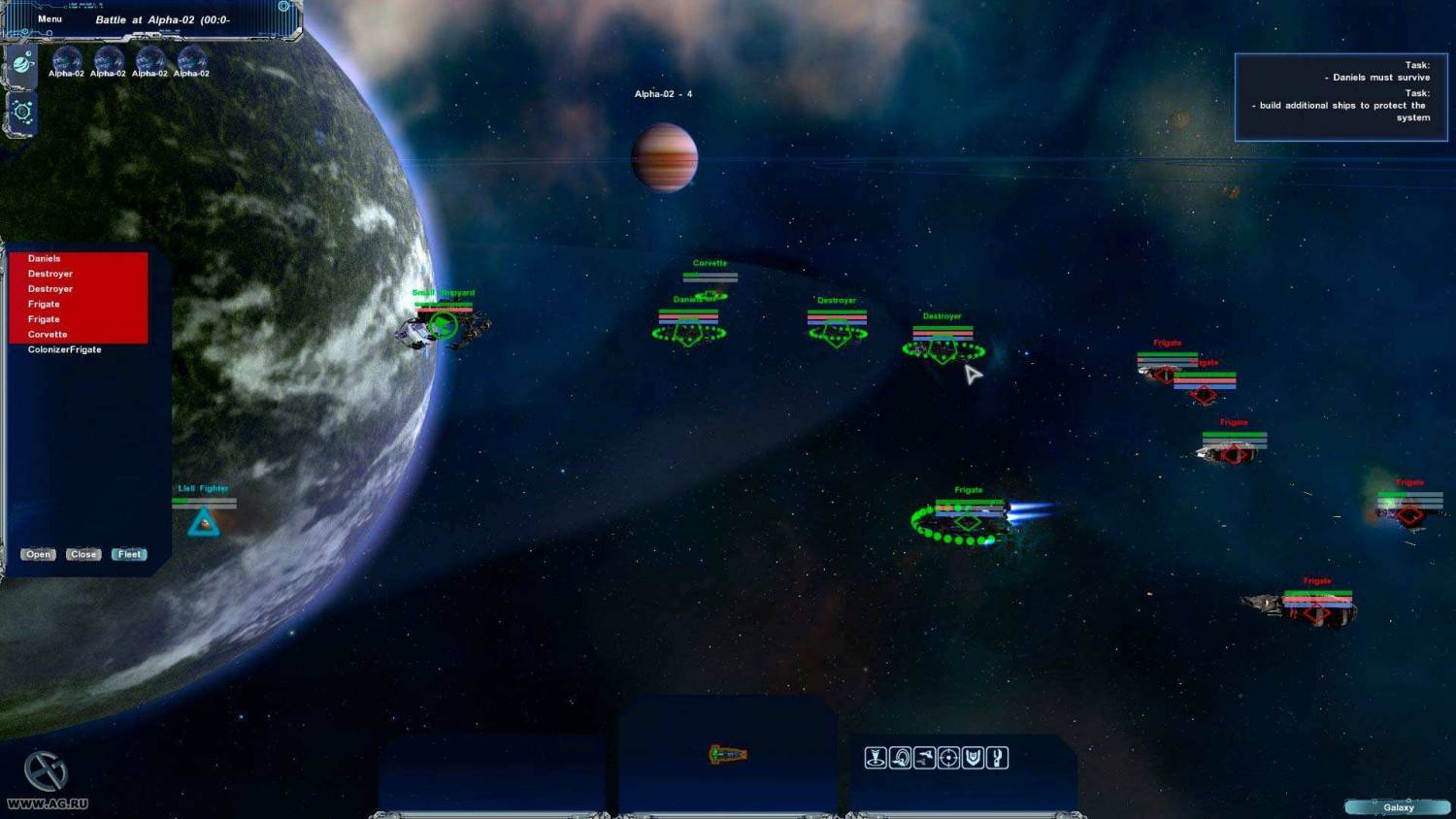
Task: Select Corvette in the ship list
Action: [48, 335]
